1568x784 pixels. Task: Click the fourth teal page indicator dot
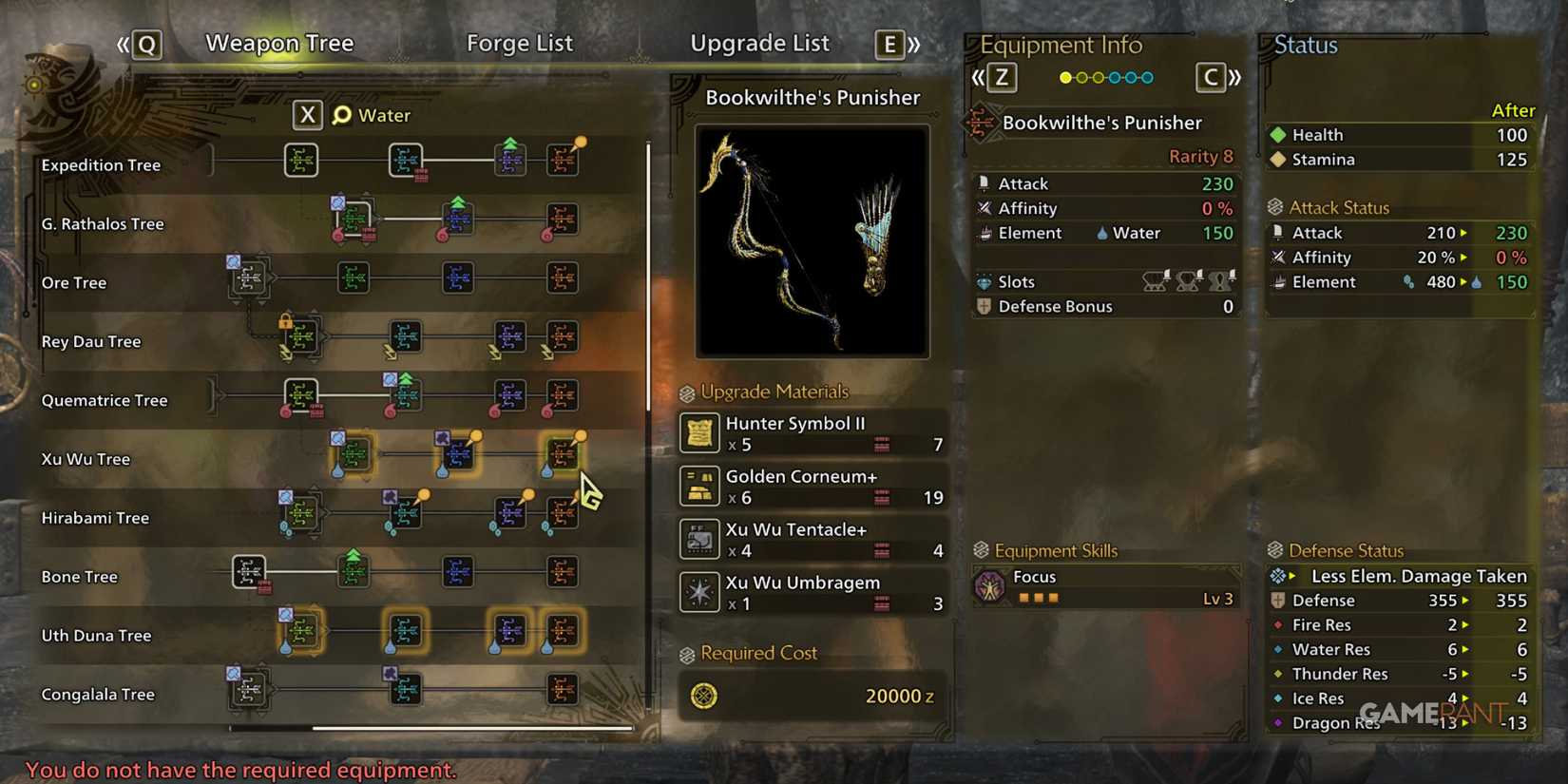pos(1115,78)
